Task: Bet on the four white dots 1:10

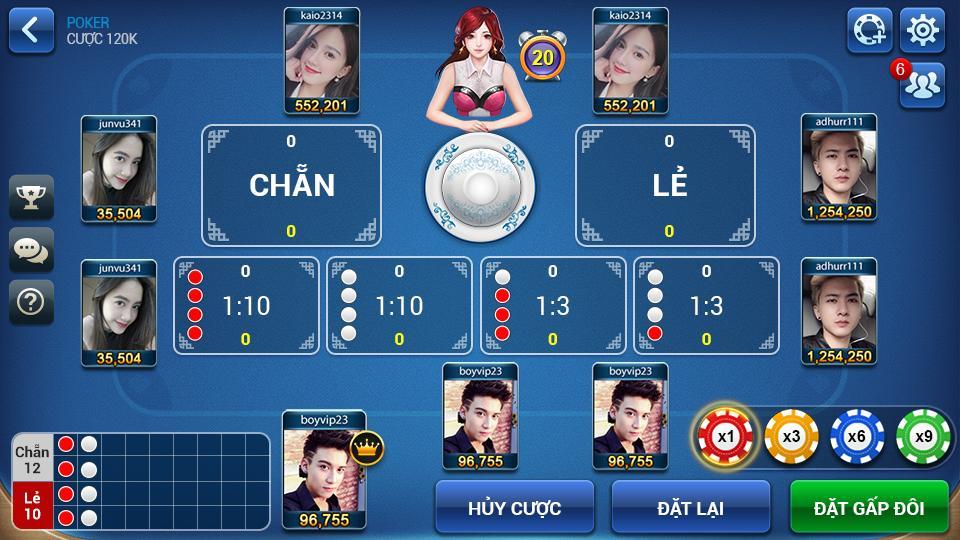Action: (x=399, y=305)
